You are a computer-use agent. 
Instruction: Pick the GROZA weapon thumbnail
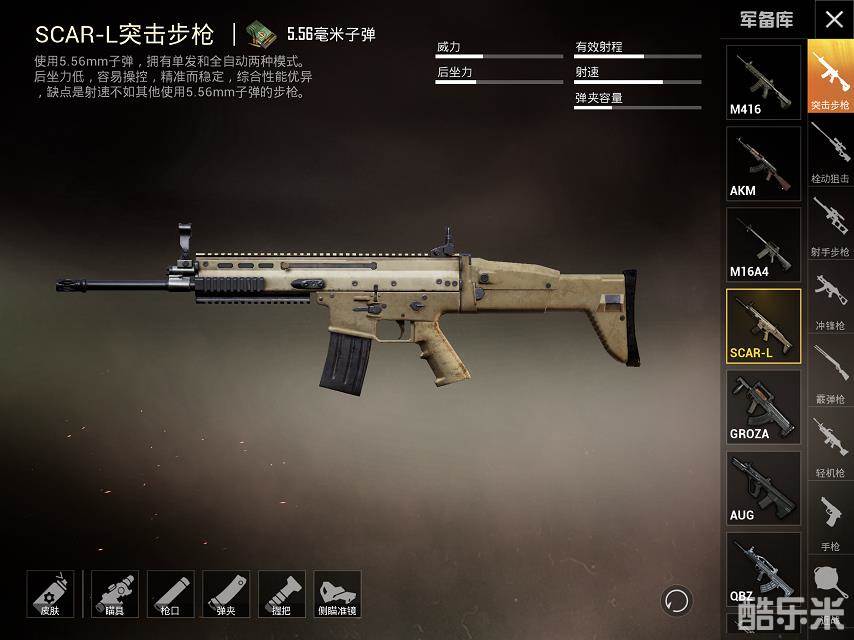(763, 406)
